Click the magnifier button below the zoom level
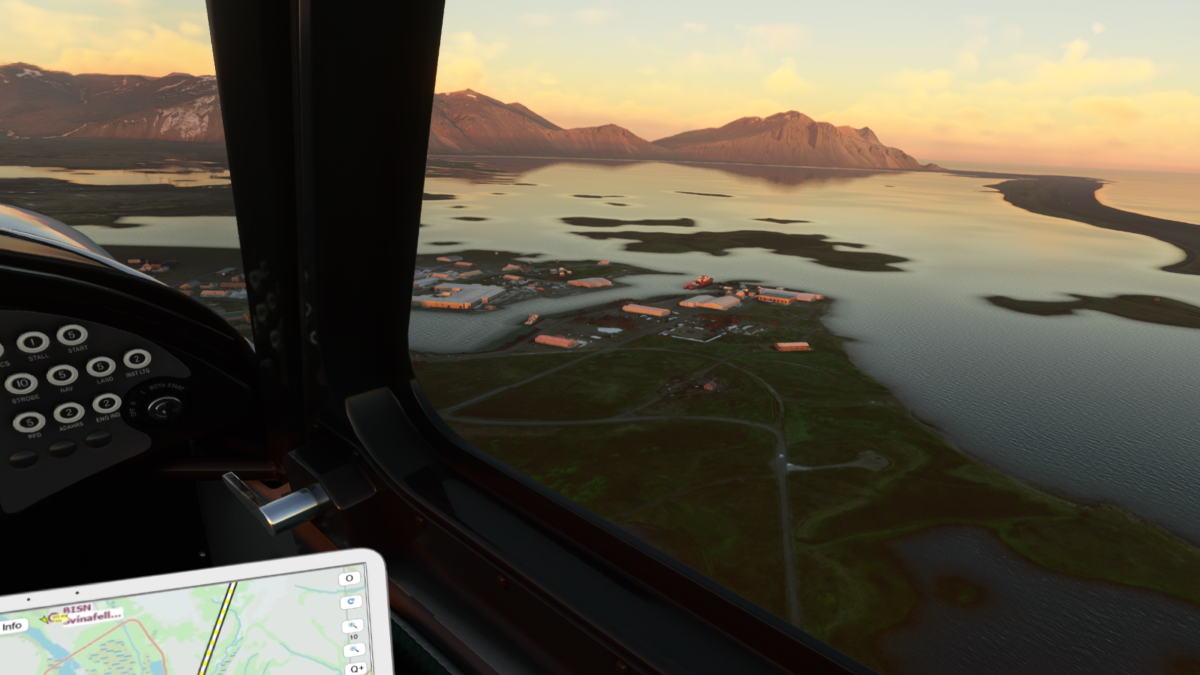This screenshot has height=675, width=1200. pyautogui.click(x=354, y=650)
